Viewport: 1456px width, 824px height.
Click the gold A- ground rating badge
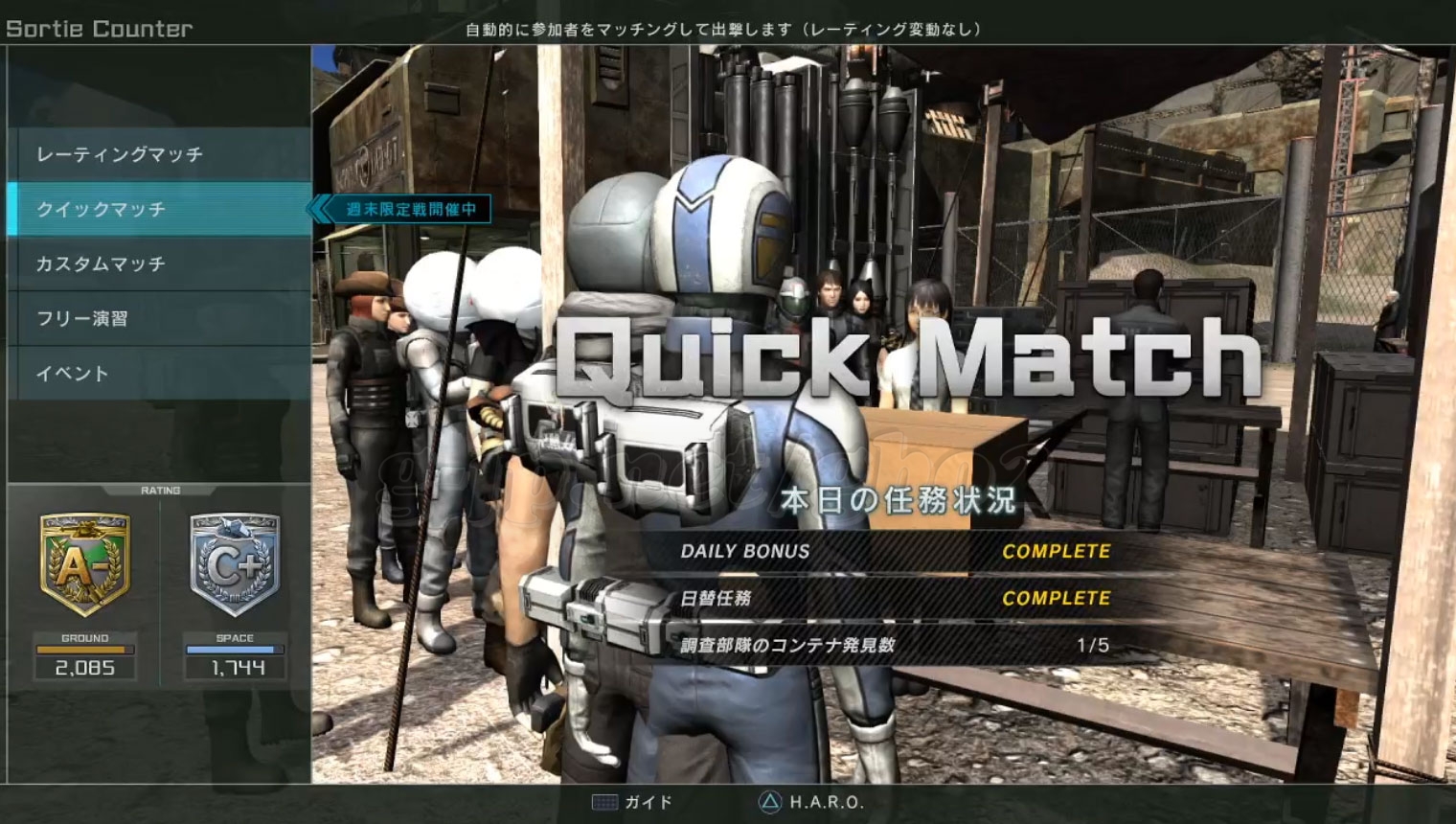[84, 564]
